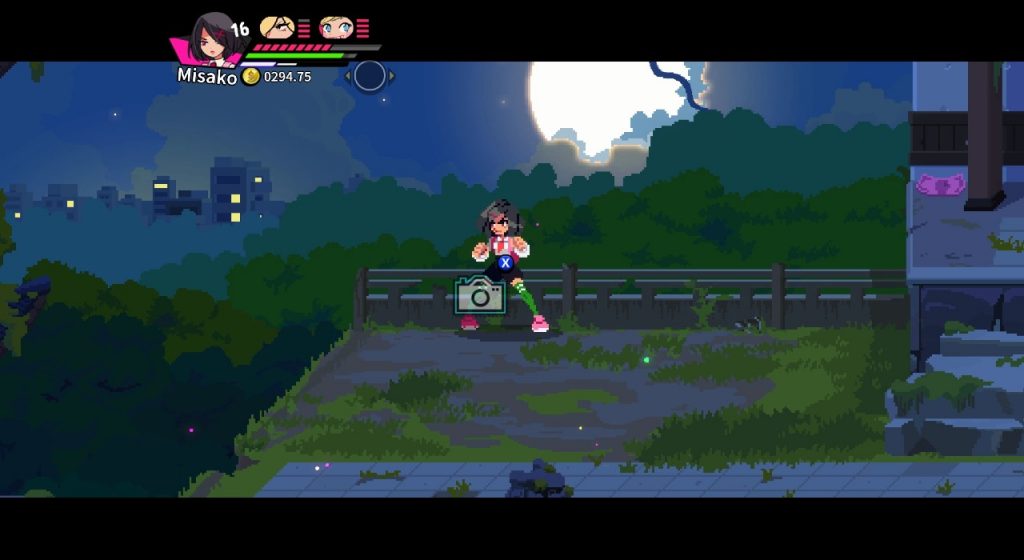Select Misako's character portrait

coord(211,39)
